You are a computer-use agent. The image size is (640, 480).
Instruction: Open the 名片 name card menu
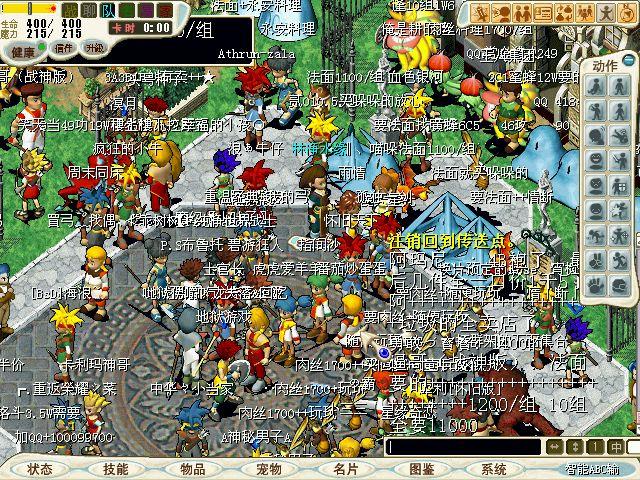pos(346,469)
